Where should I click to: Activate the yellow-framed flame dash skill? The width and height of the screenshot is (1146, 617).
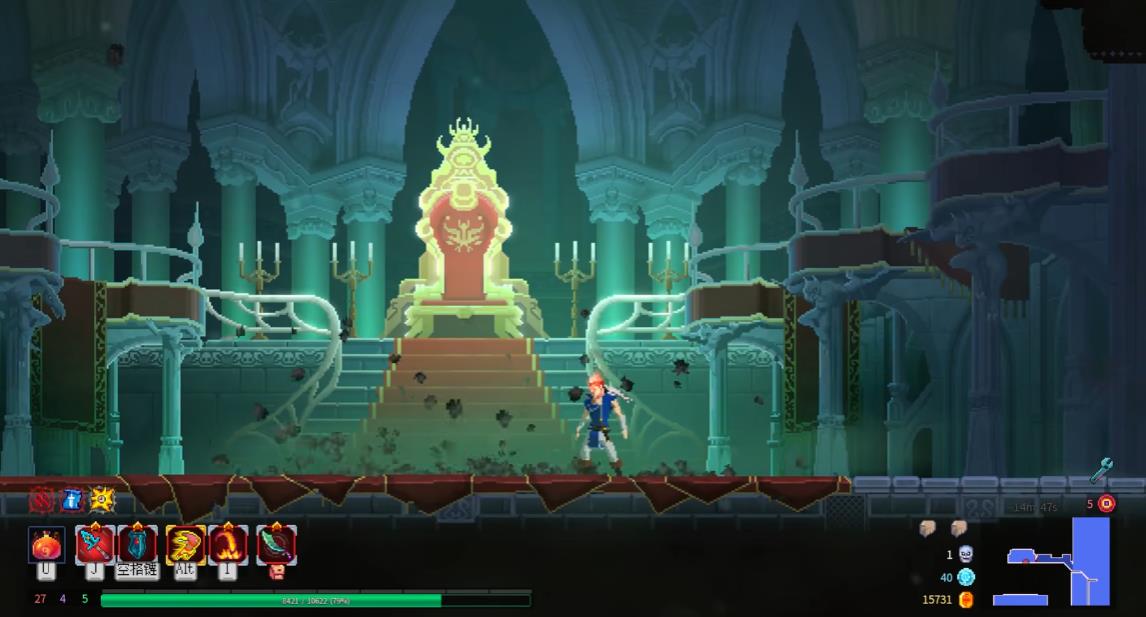[x=185, y=545]
